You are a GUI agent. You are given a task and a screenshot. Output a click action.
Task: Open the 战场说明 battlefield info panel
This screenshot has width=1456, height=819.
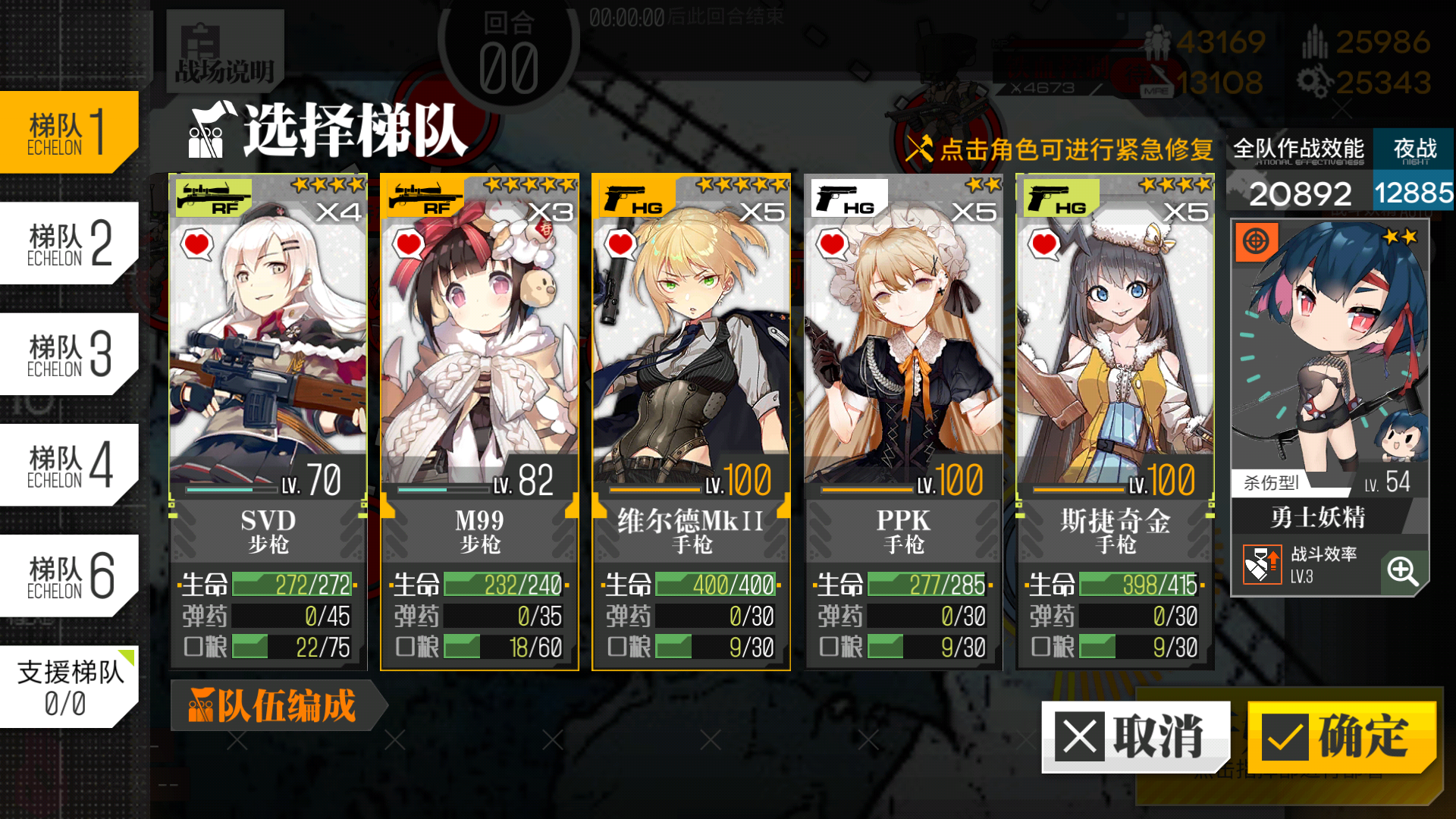click(x=224, y=52)
